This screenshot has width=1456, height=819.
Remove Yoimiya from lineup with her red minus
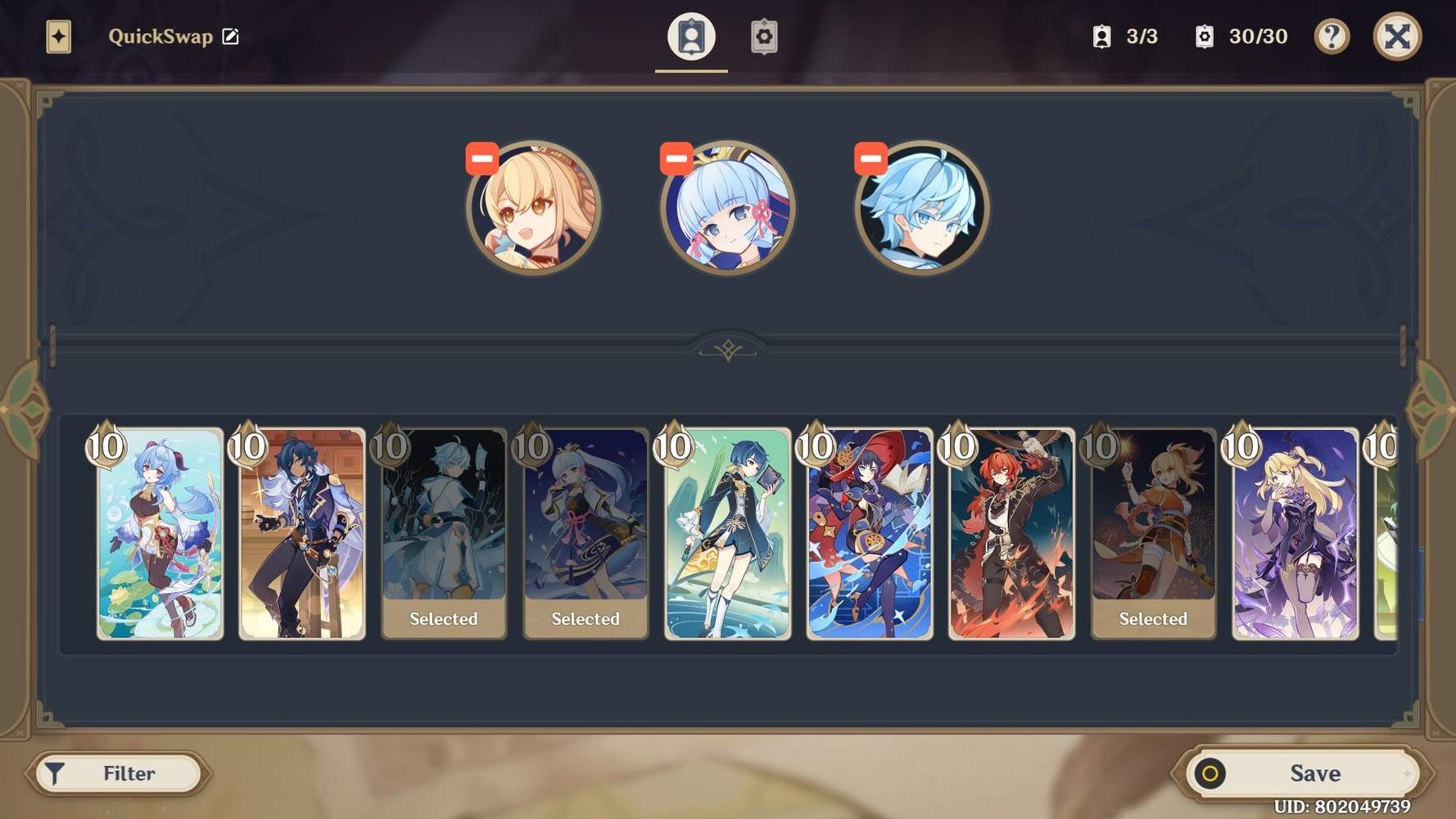point(483,157)
